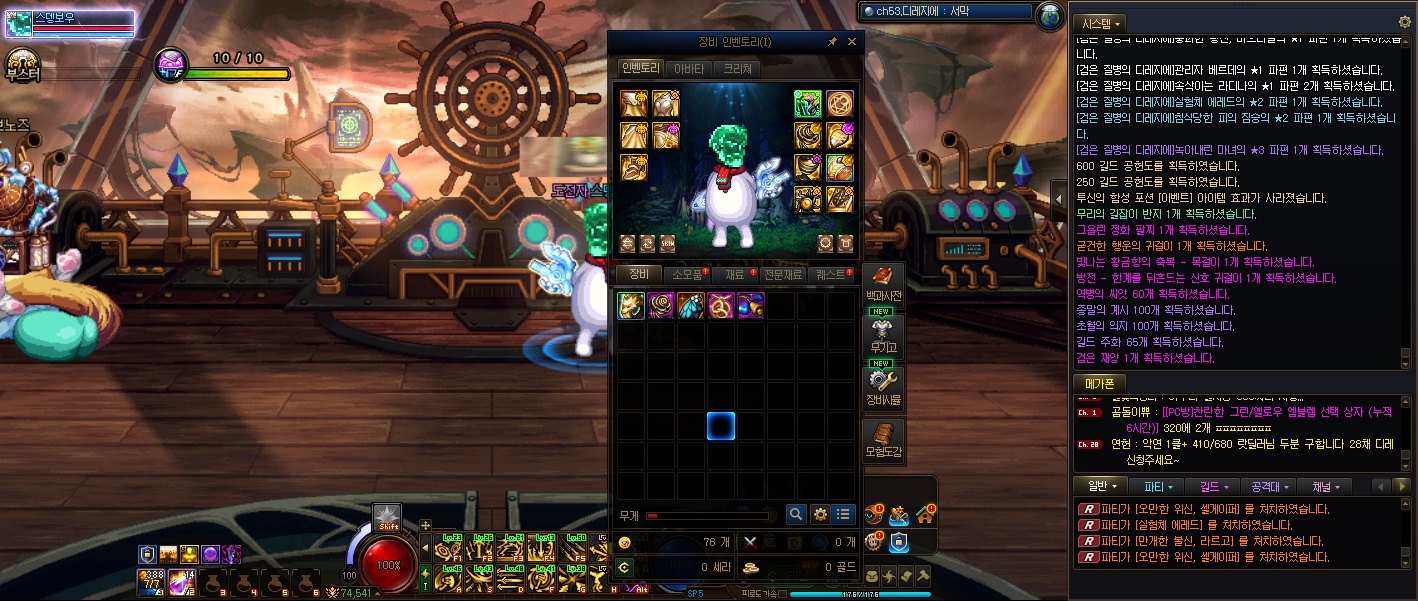The image size is (1418, 601).
Task: Open the 시스템 chat dropdown
Action: tap(1100, 22)
